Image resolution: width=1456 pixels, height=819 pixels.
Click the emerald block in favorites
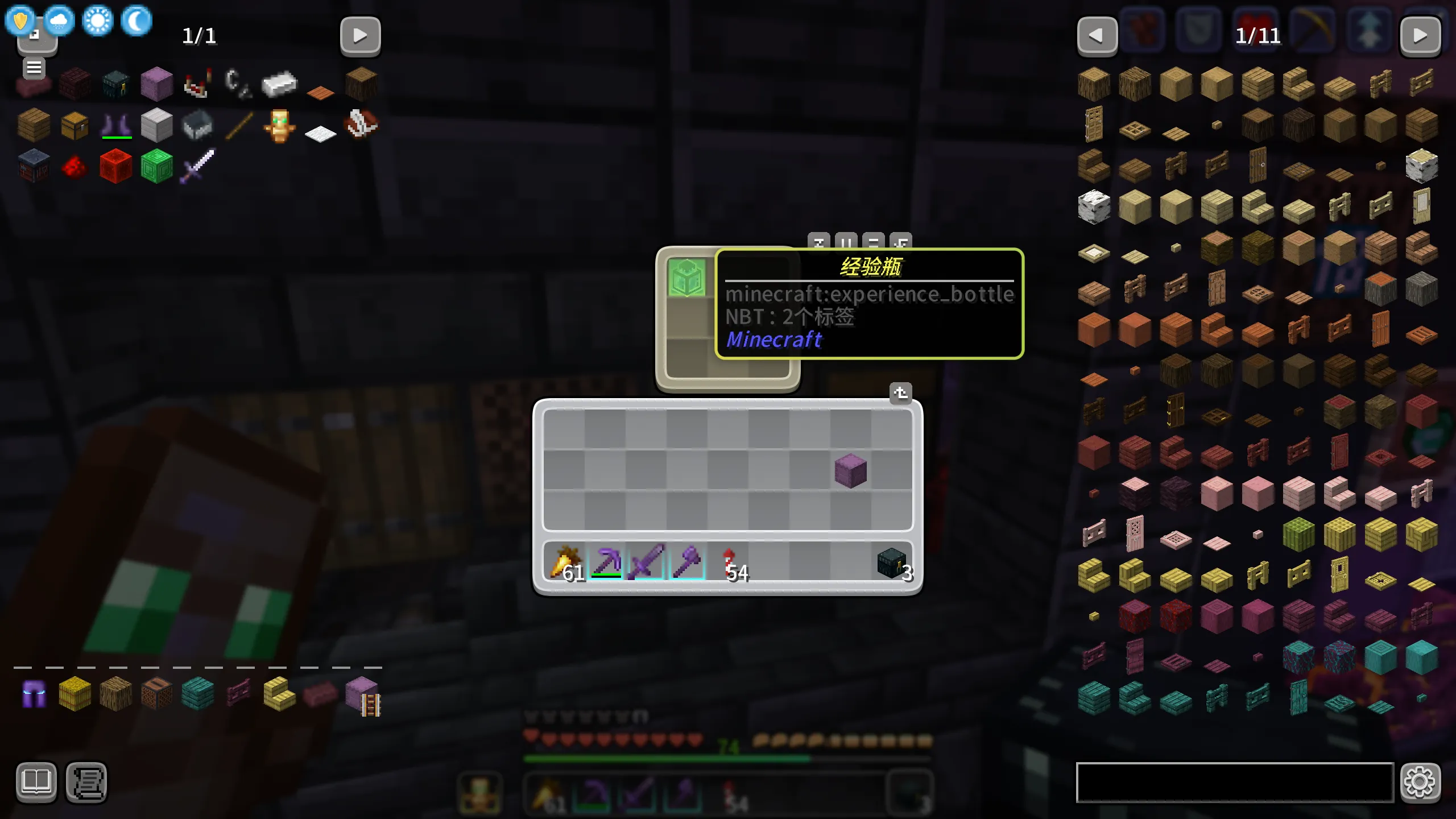pyautogui.click(x=156, y=166)
